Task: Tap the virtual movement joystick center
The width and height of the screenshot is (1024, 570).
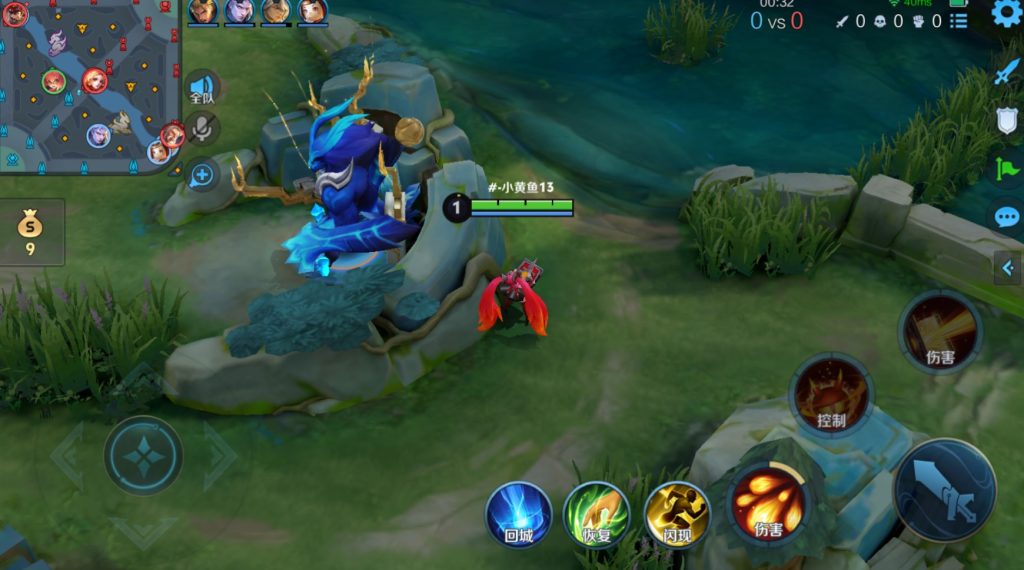Action: [x=144, y=455]
